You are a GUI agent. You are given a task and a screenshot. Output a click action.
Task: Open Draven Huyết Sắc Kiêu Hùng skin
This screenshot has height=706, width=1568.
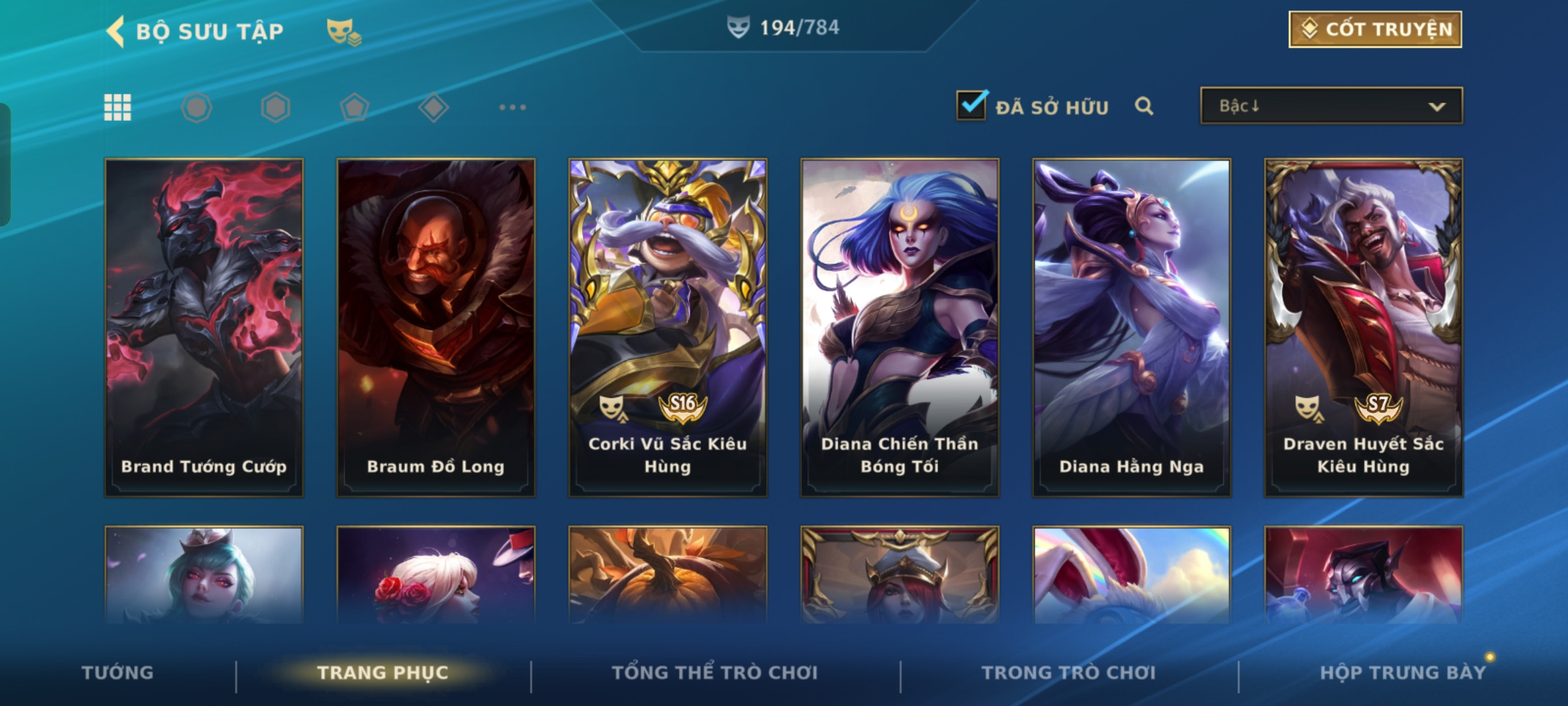click(1364, 327)
